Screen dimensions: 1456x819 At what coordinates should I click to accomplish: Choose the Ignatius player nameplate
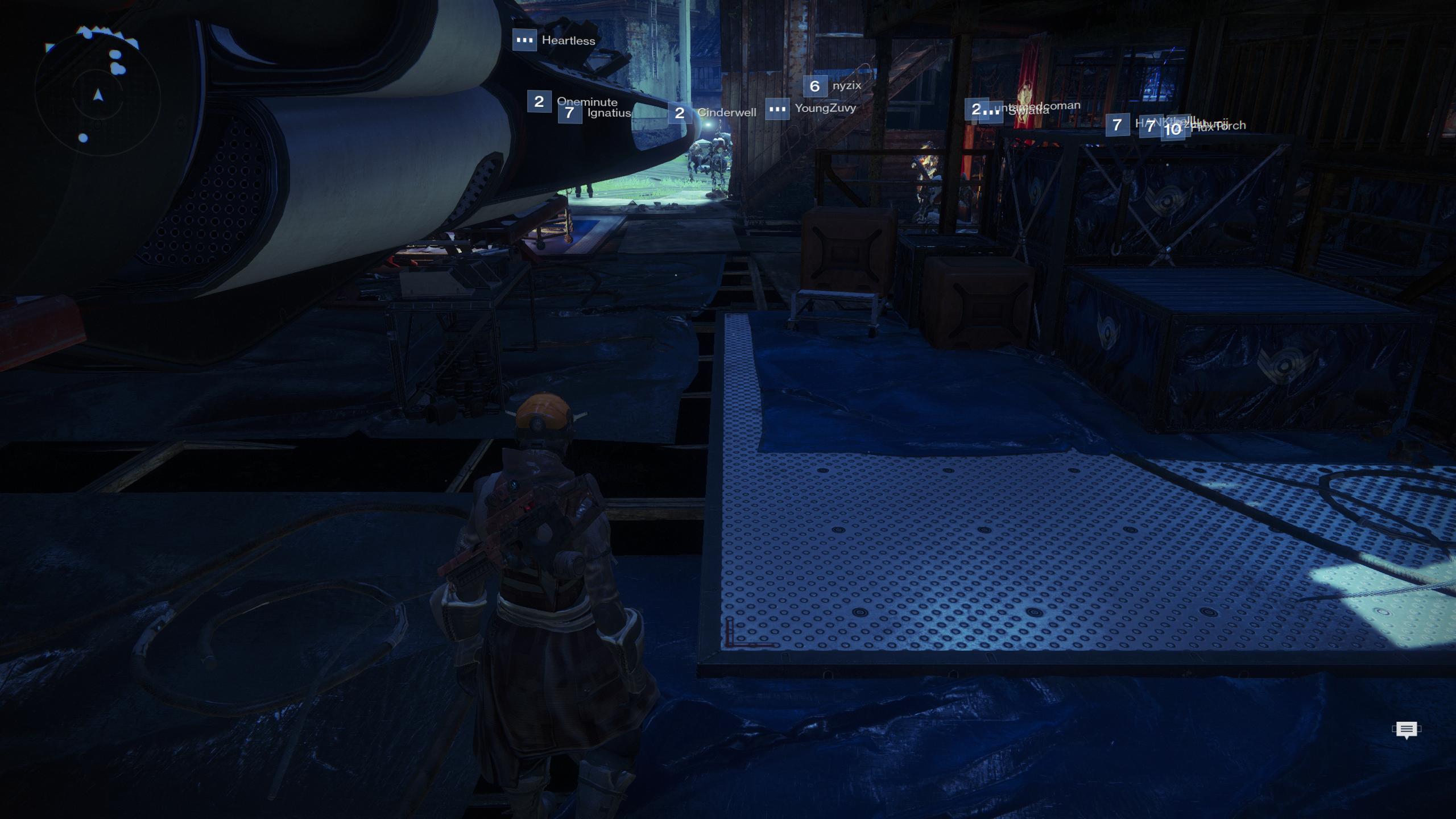(x=595, y=113)
